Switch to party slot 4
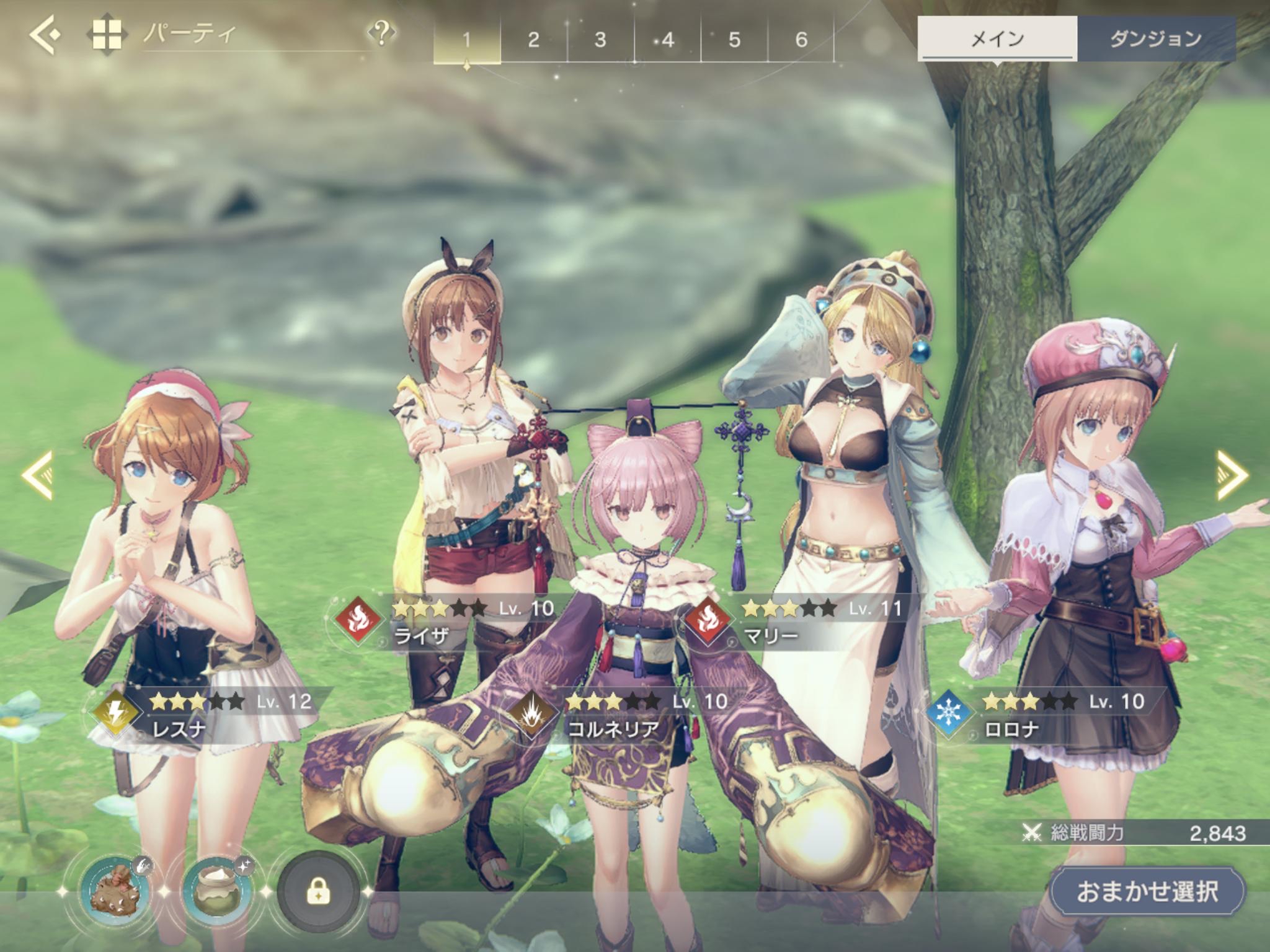 coord(667,40)
